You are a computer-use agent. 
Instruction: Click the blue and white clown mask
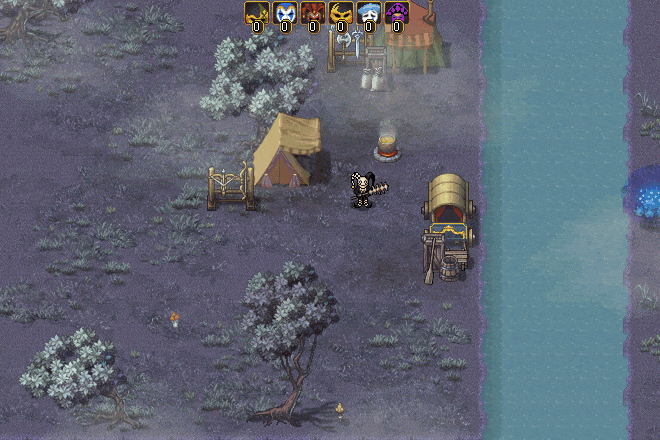[285, 13]
